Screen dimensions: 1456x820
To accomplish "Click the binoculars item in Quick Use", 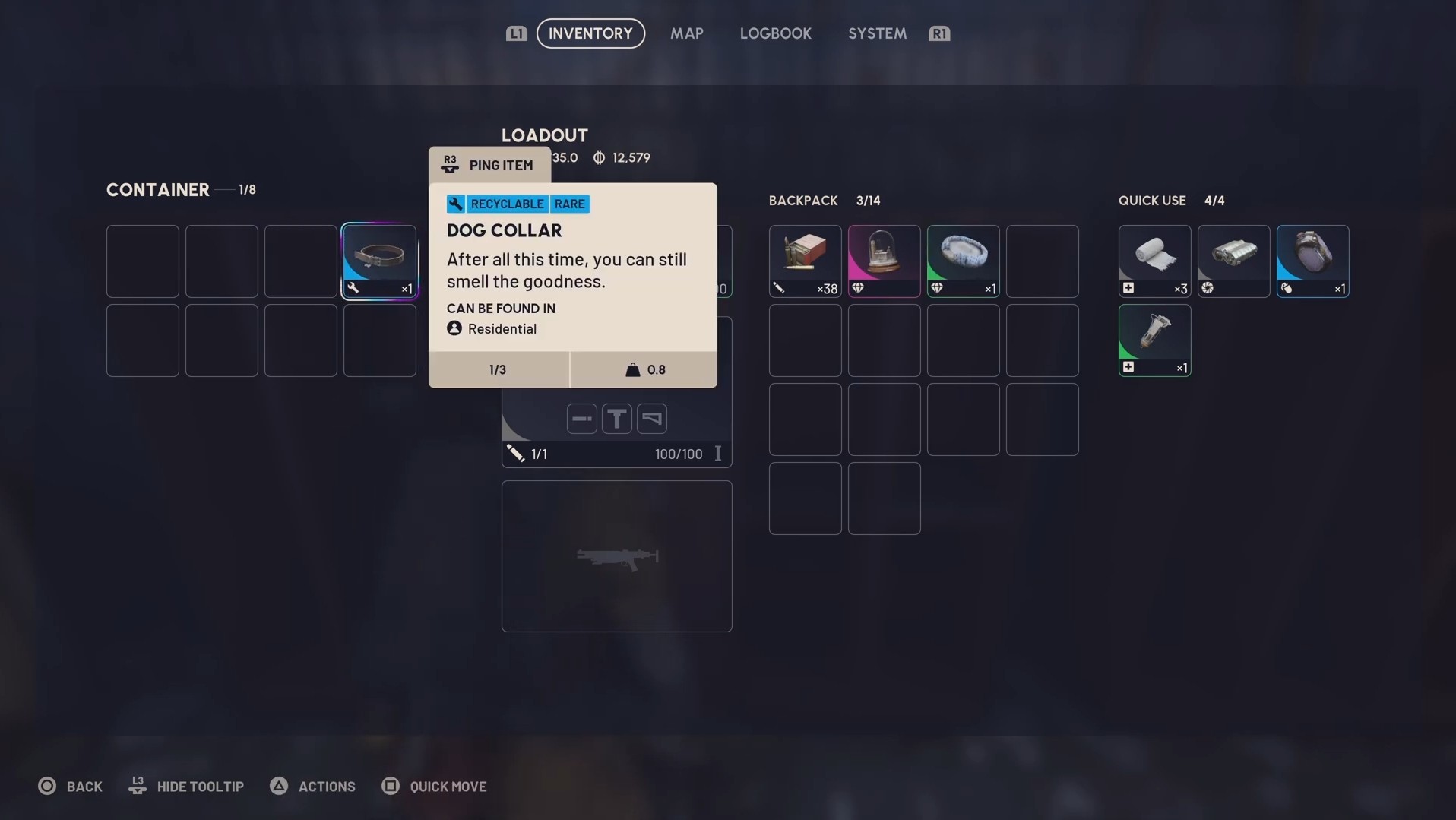I will 1233,261.
